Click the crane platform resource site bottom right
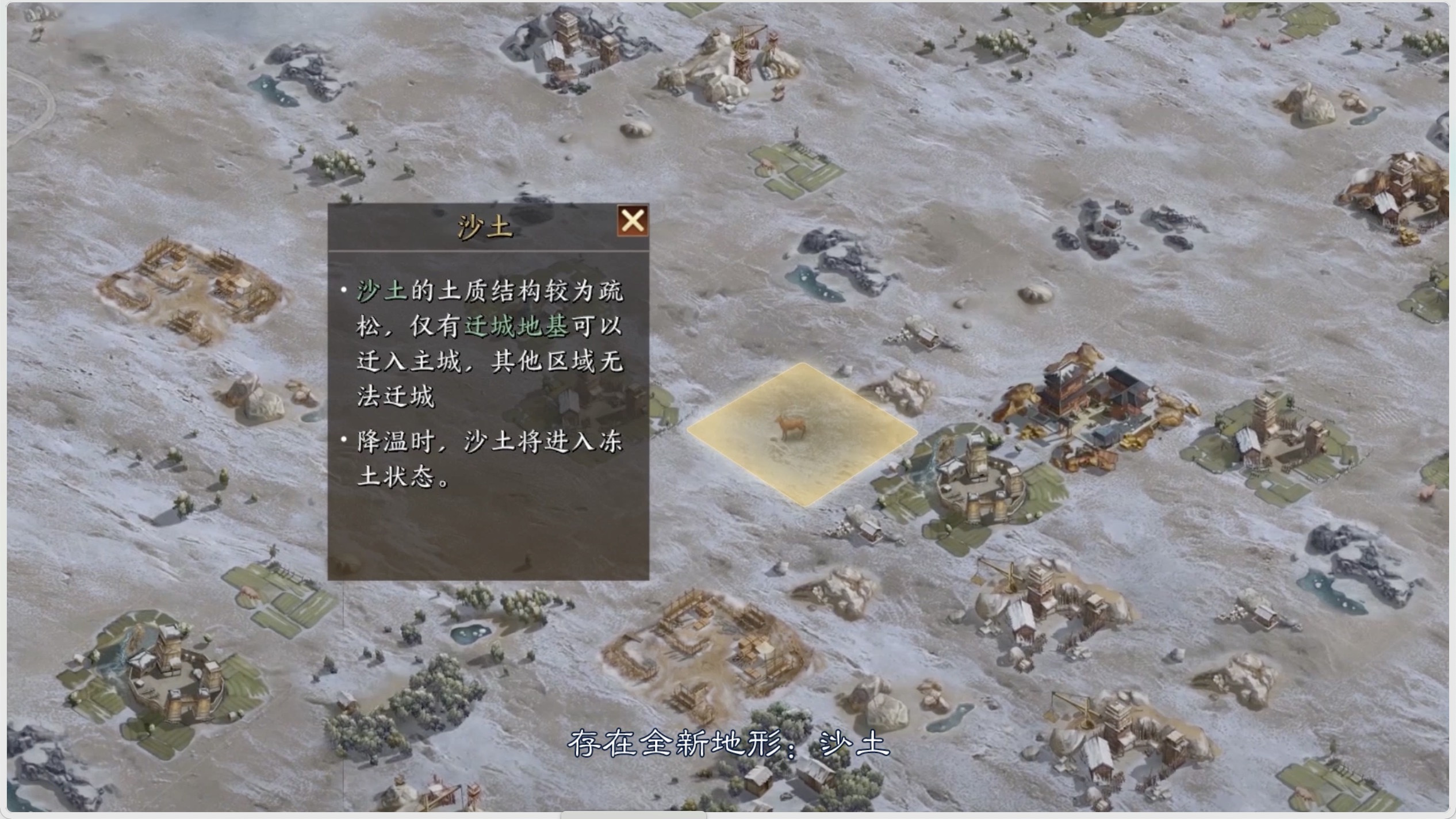1456x819 pixels. [x=1074, y=707]
